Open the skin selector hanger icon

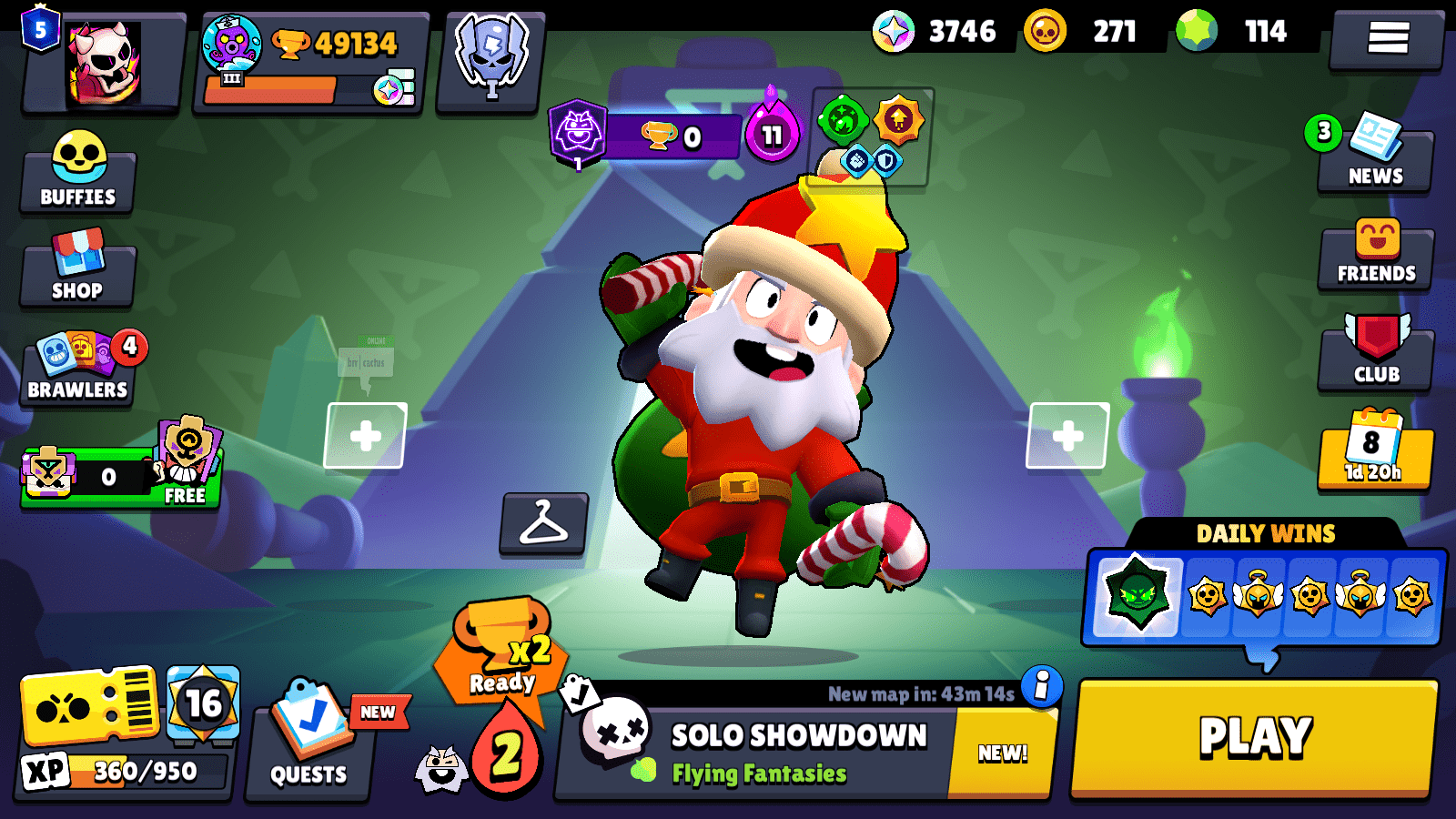point(543,526)
